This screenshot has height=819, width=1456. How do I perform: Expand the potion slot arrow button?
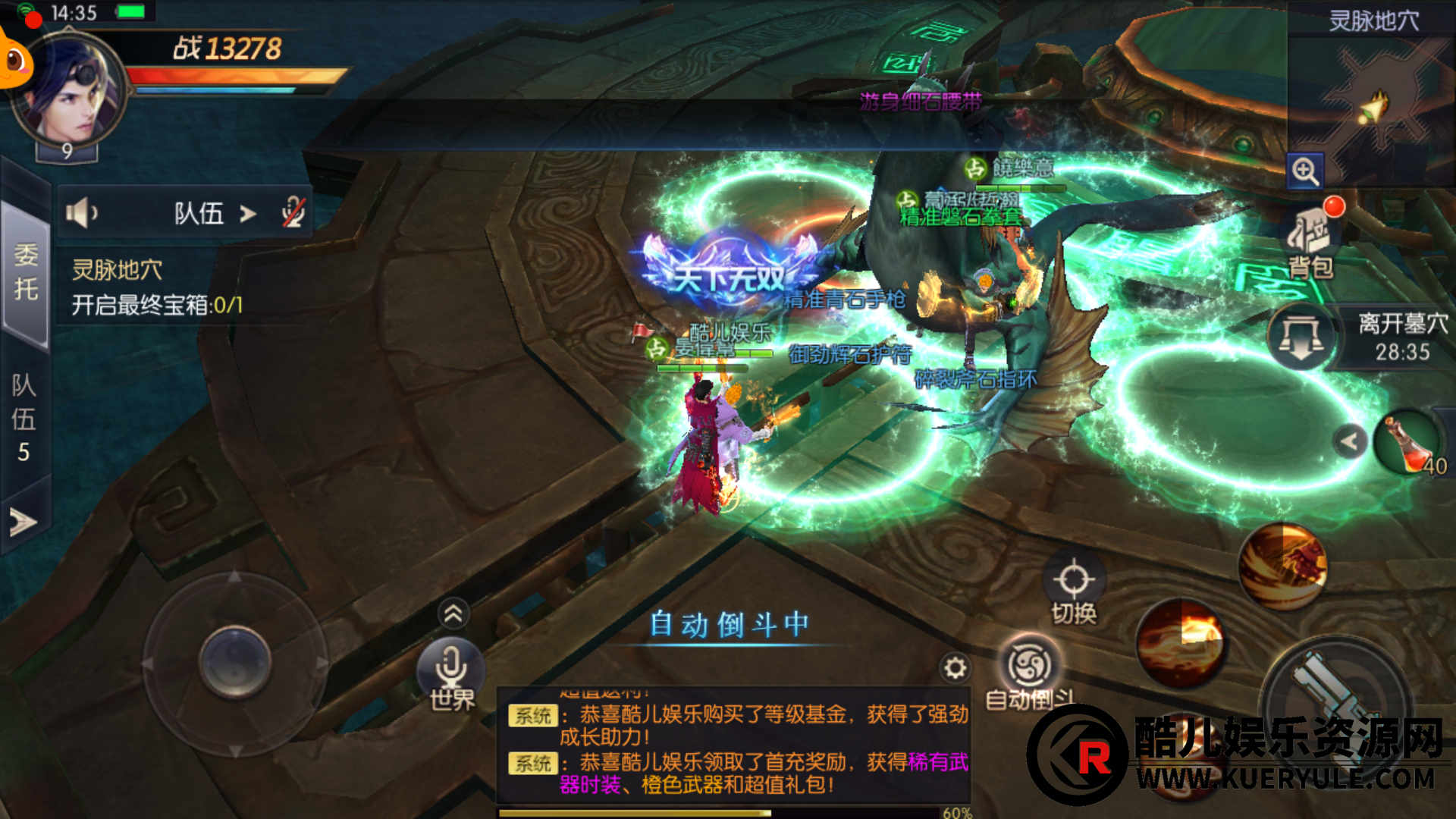point(1349,441)
